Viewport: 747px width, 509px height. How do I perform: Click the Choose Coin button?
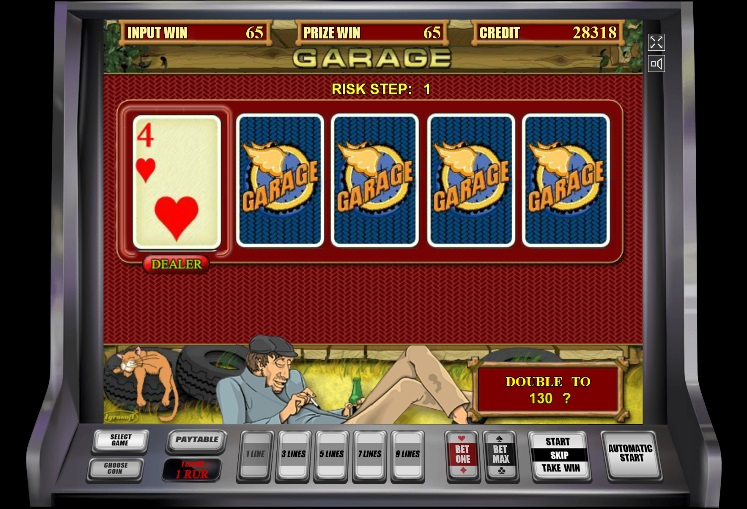tap(115, 468)
